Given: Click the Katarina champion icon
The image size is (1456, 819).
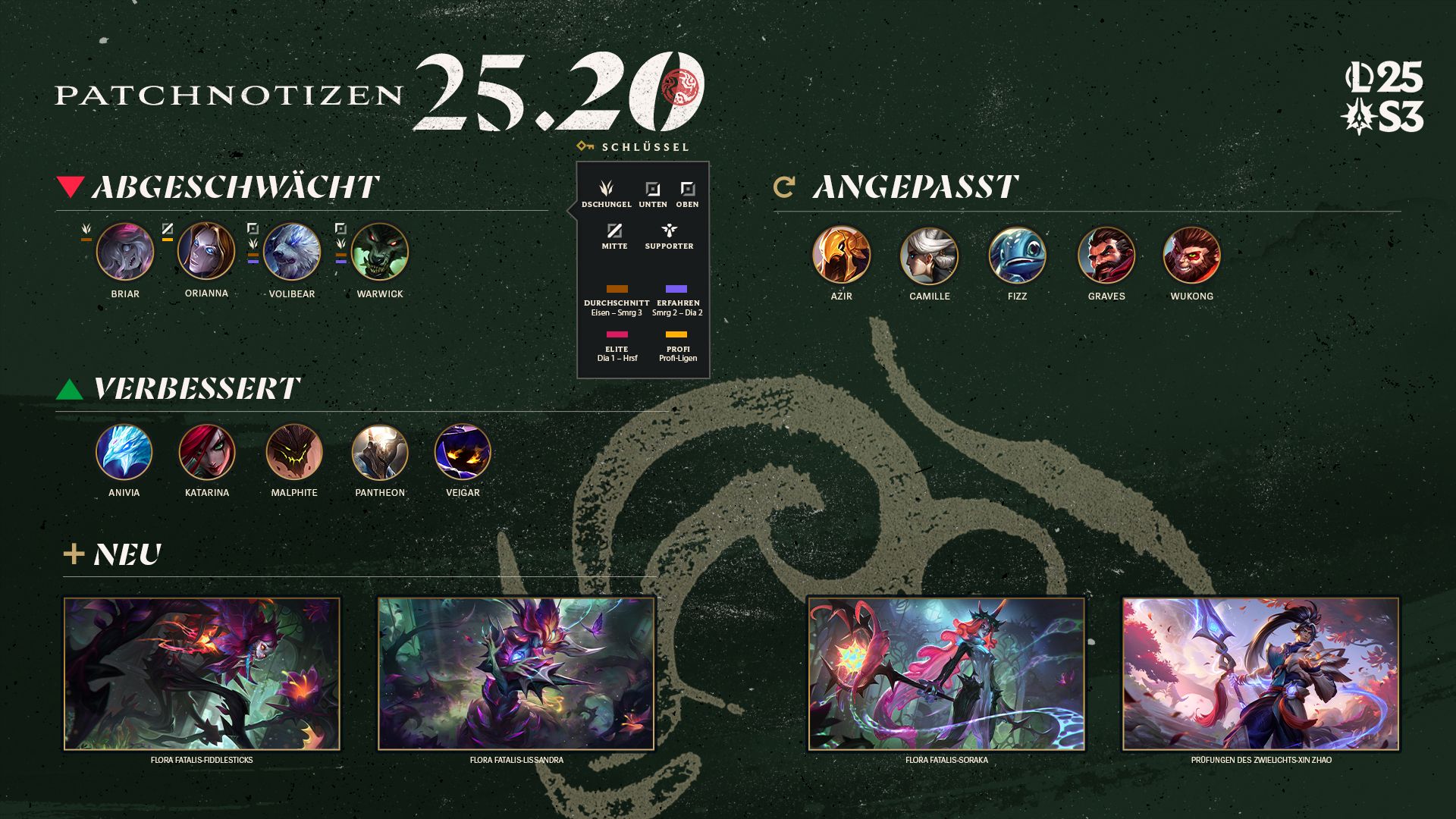Looking at the screenshot, I should coord(207,453).
